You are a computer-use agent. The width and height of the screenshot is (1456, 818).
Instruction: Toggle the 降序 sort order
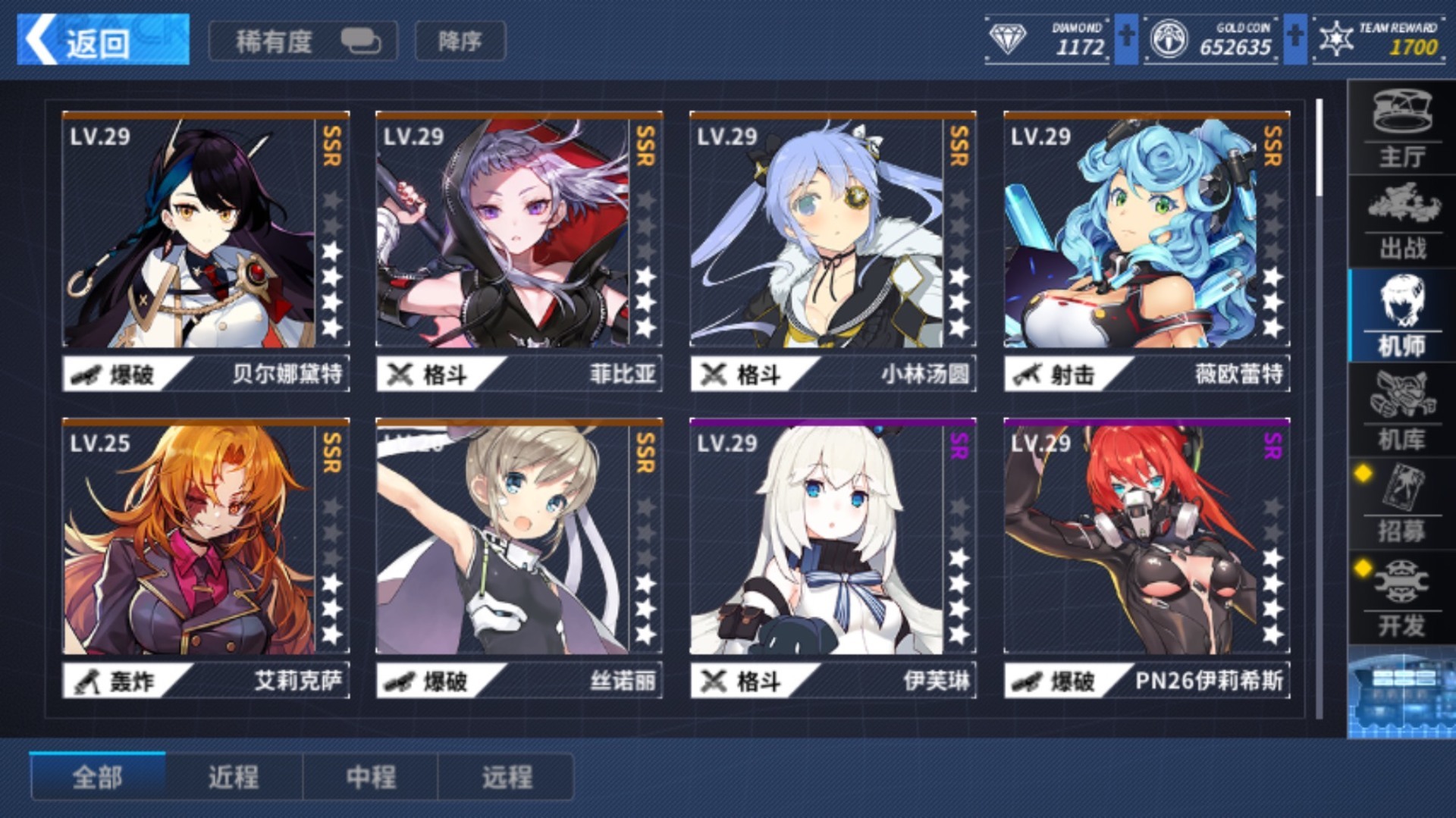click(x=460, y=41)
